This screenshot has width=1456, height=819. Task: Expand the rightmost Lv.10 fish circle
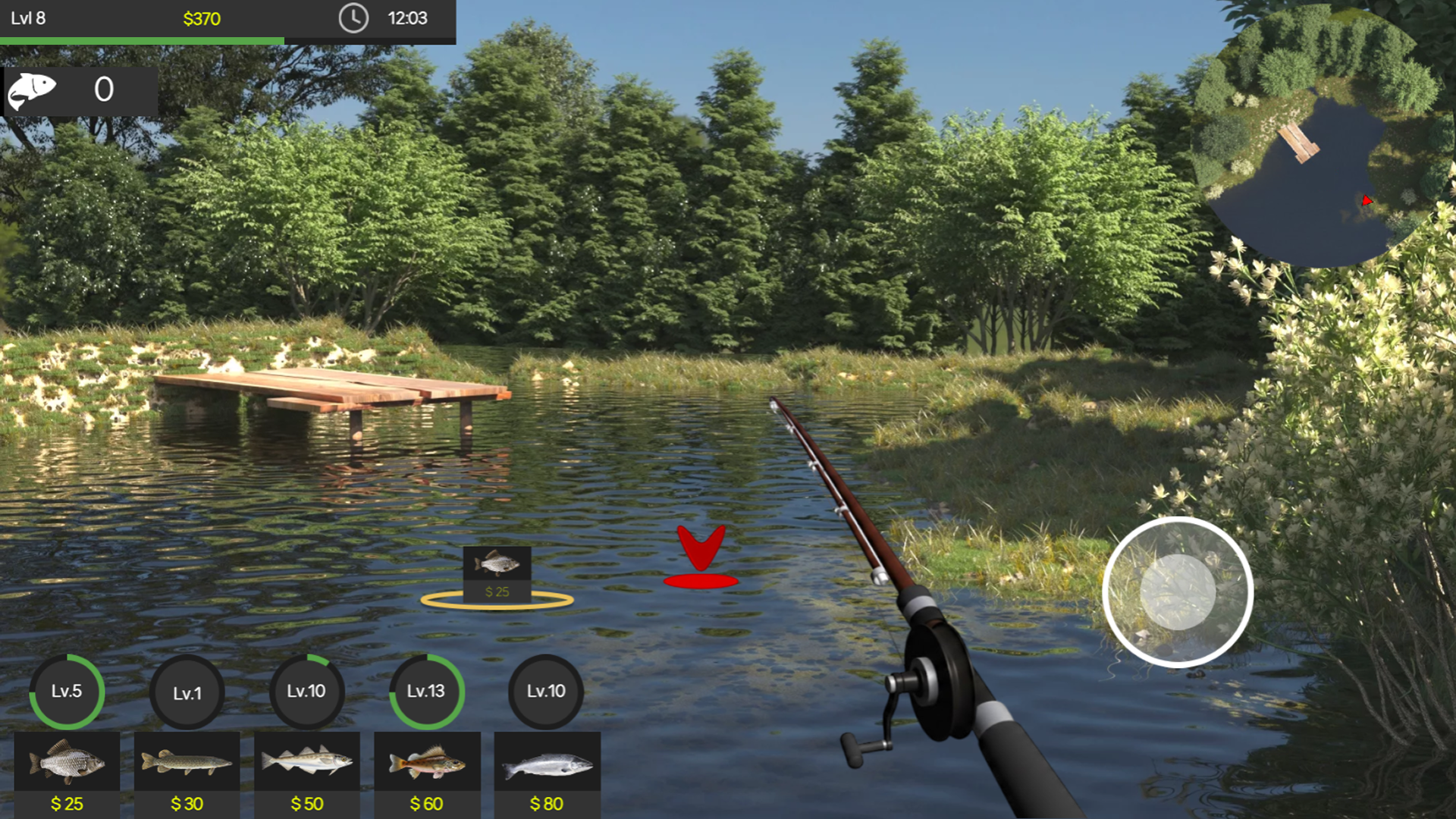click(547, 691)
